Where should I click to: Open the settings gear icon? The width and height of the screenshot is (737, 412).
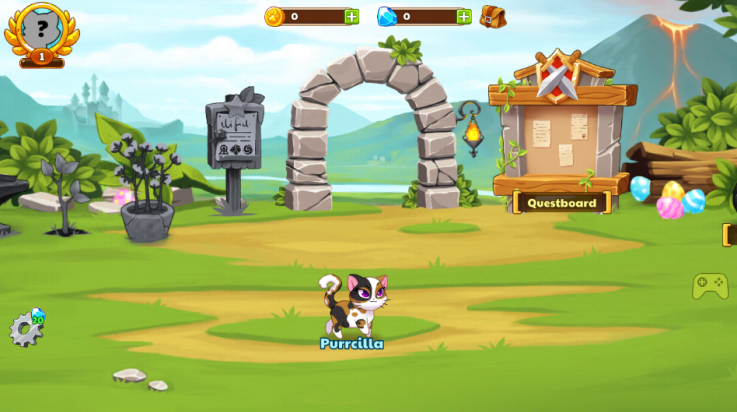25,329
